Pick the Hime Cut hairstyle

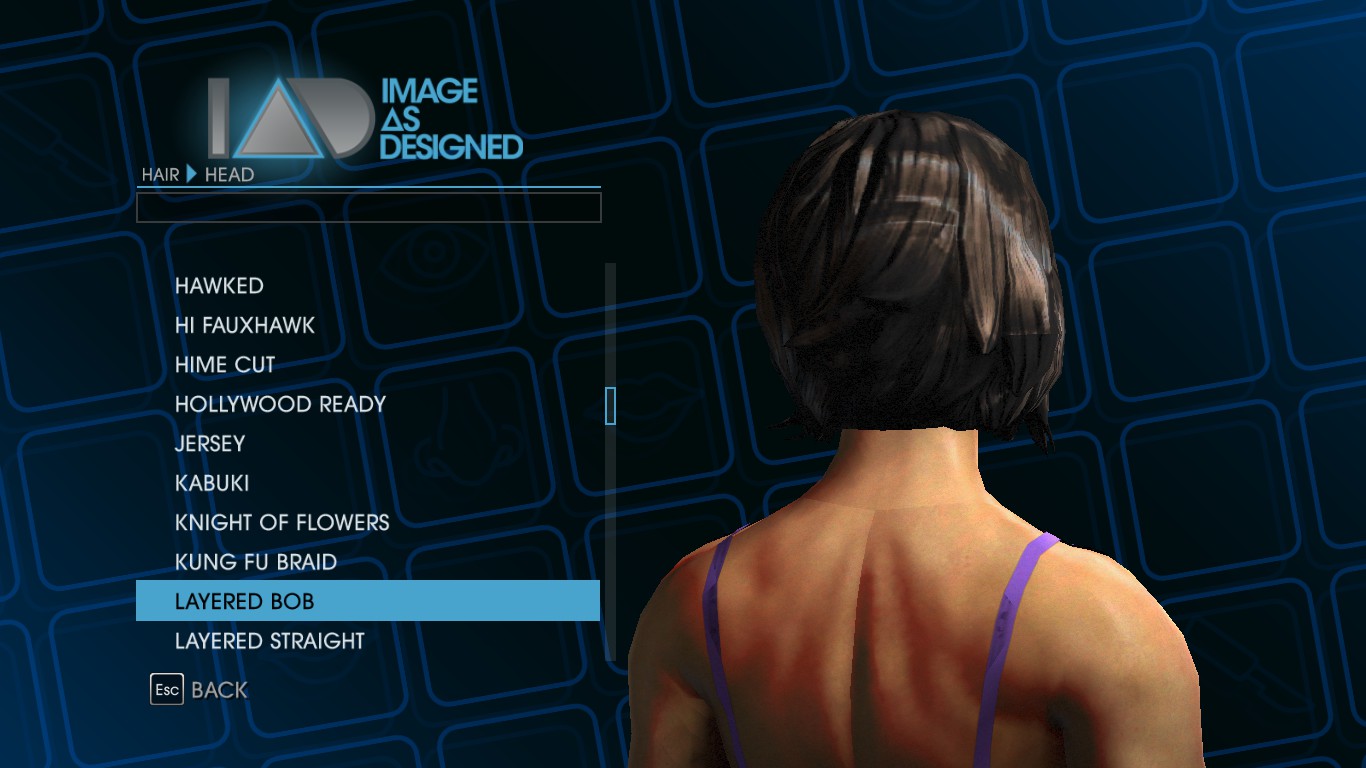[225, 365]
